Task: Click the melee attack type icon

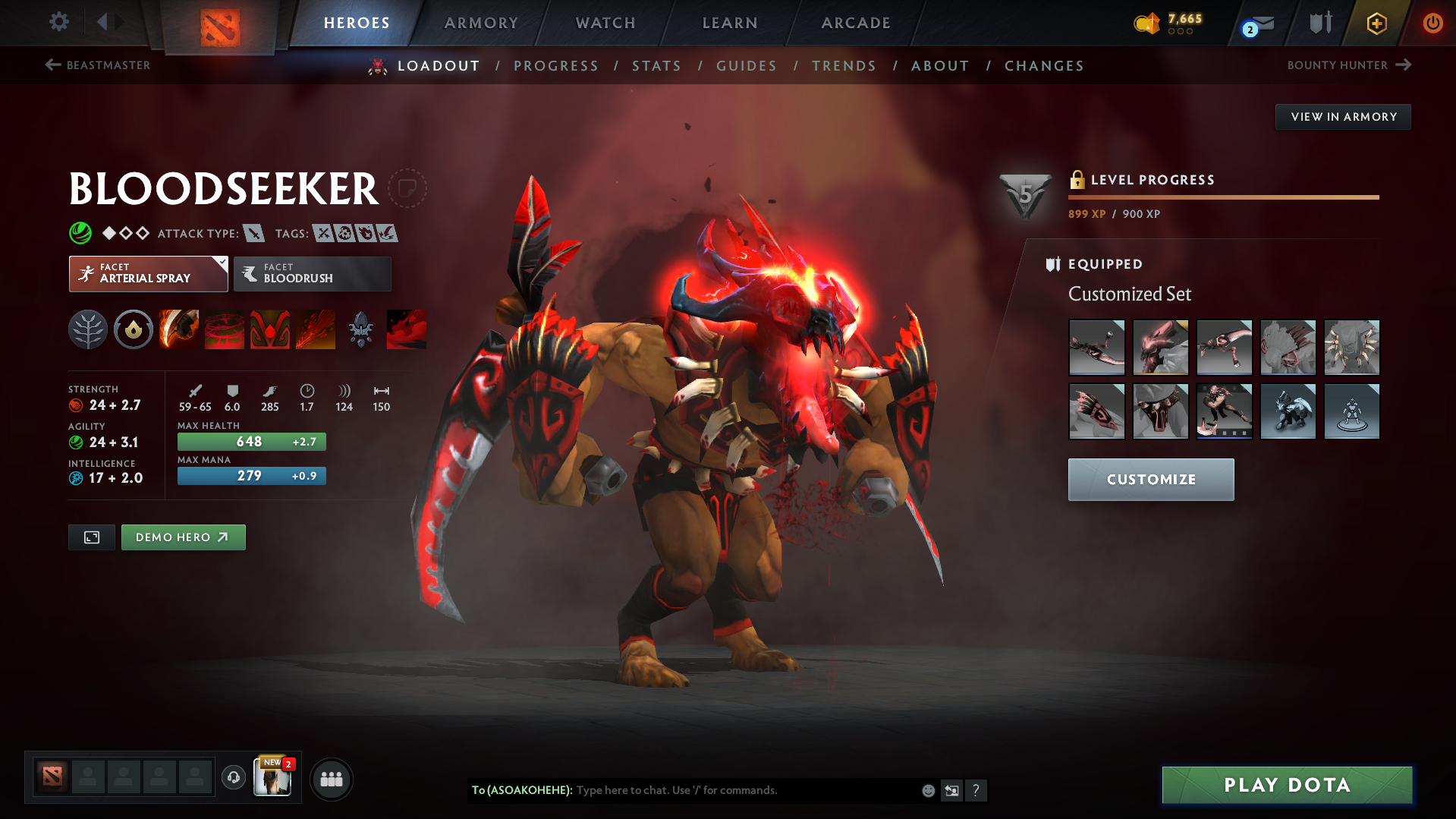Action: click(x=253, y=233)
